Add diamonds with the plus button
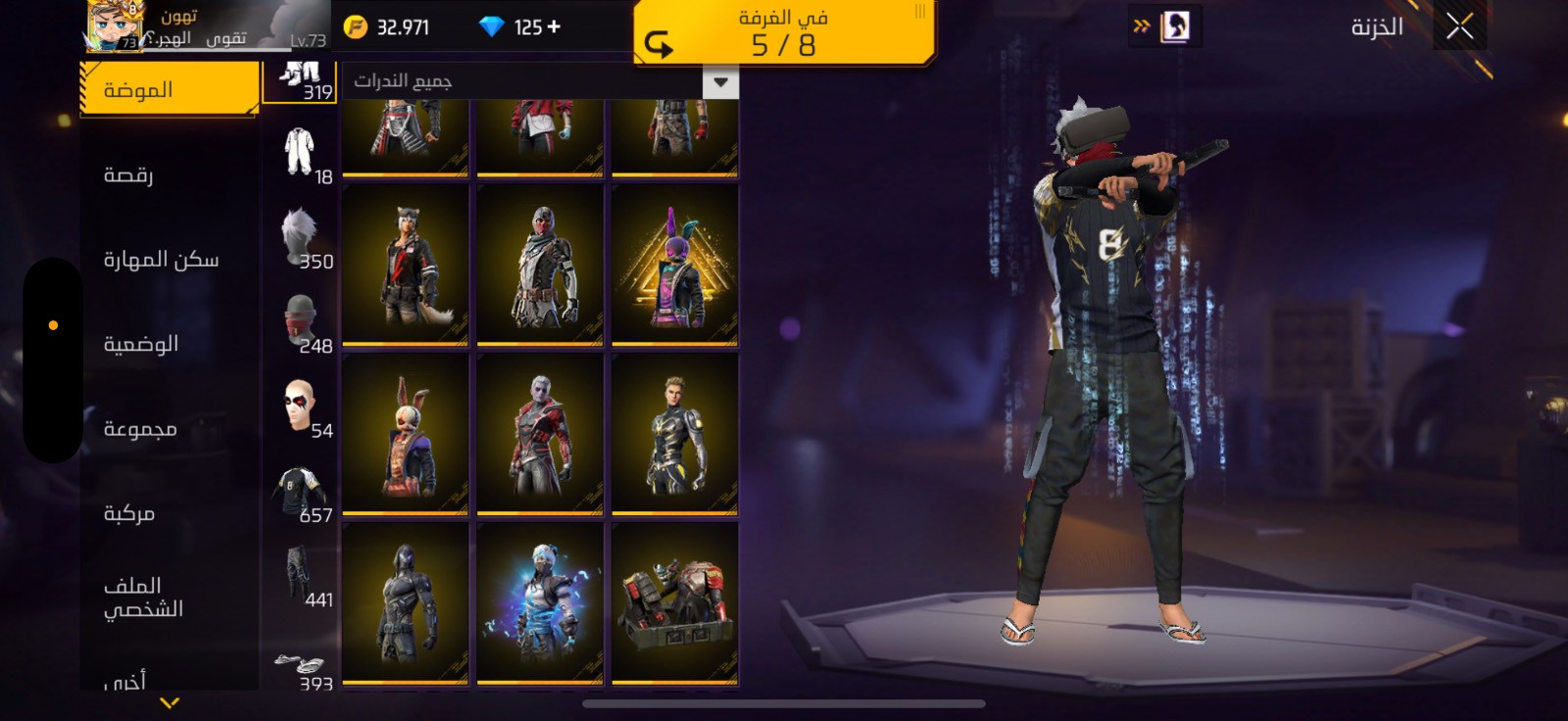The width and height of the screenshot is (1568, 721). [x=555, y=26]
